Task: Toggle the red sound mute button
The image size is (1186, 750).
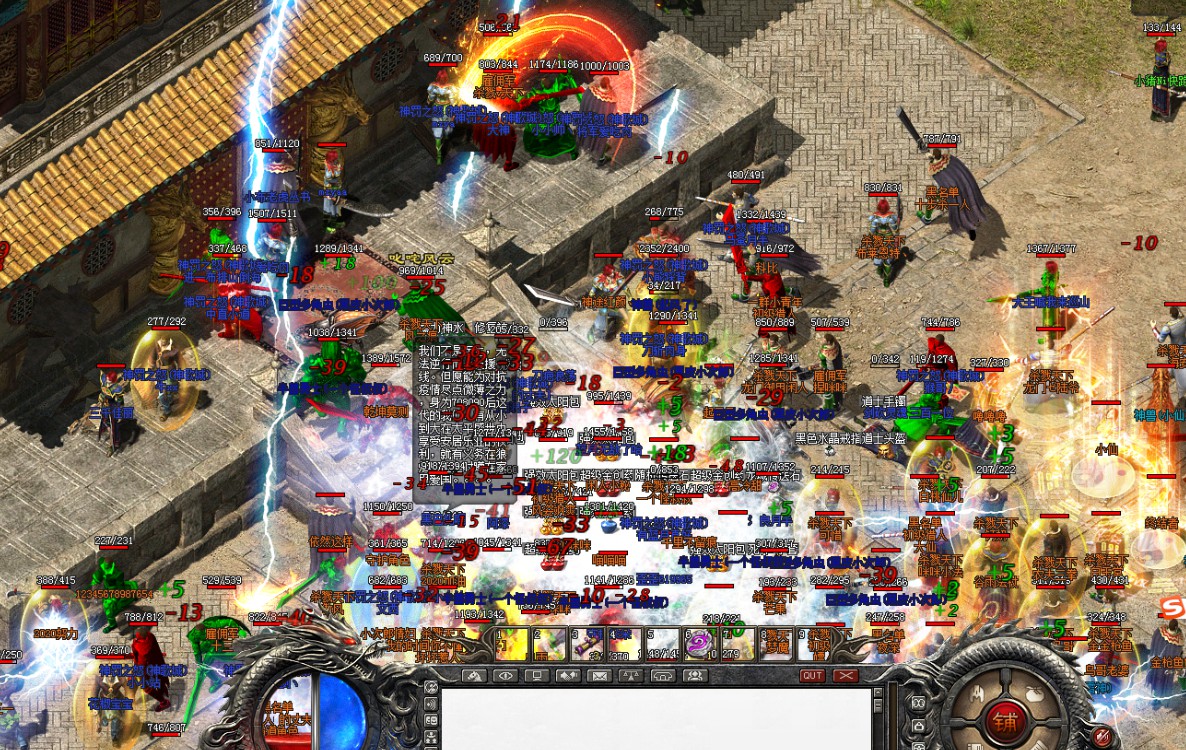Action: click(1104, 737)
